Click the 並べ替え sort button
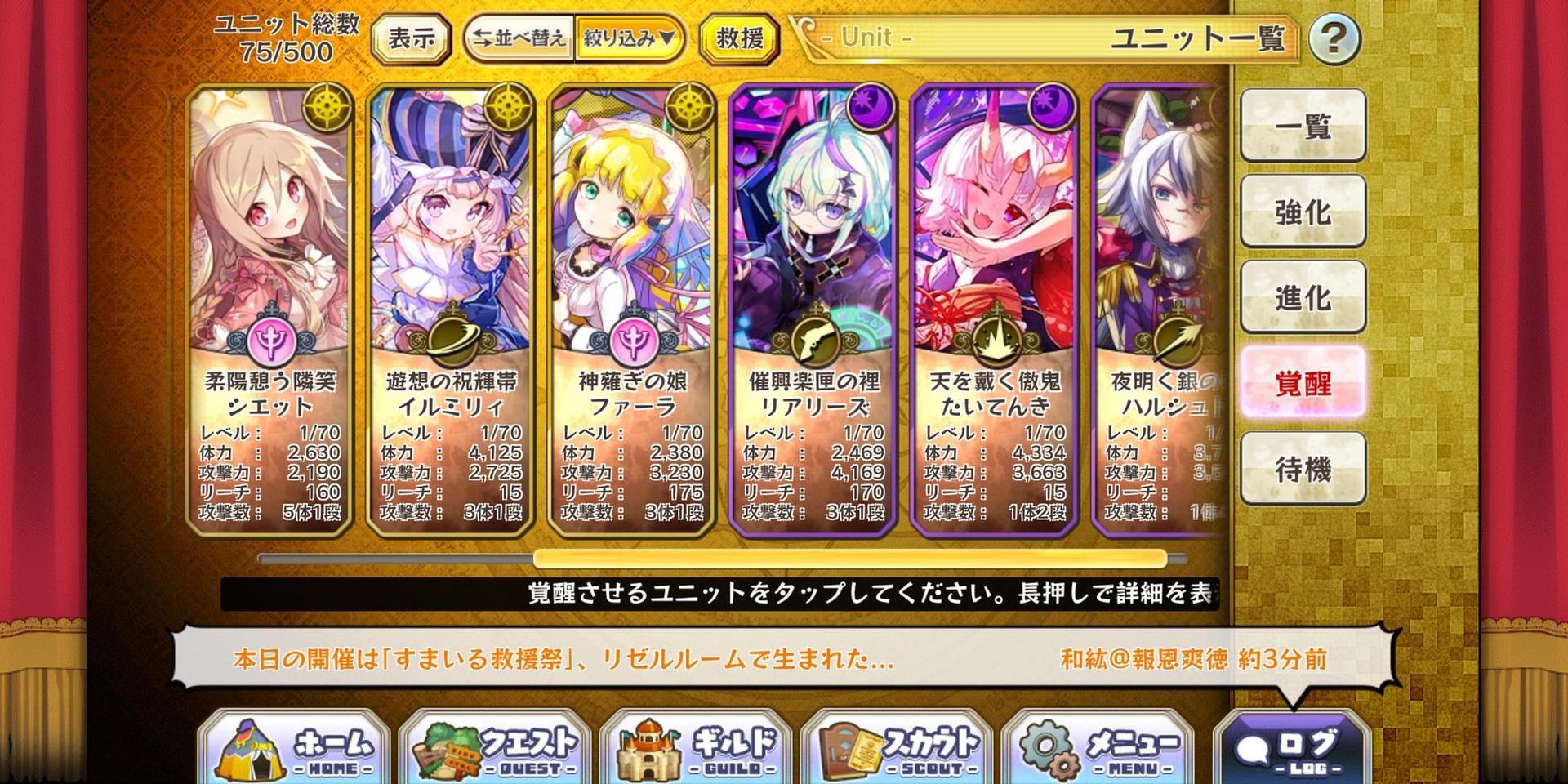Image resolution: width=1568 pixels, height=784 pixels. (x=519, y=38)
